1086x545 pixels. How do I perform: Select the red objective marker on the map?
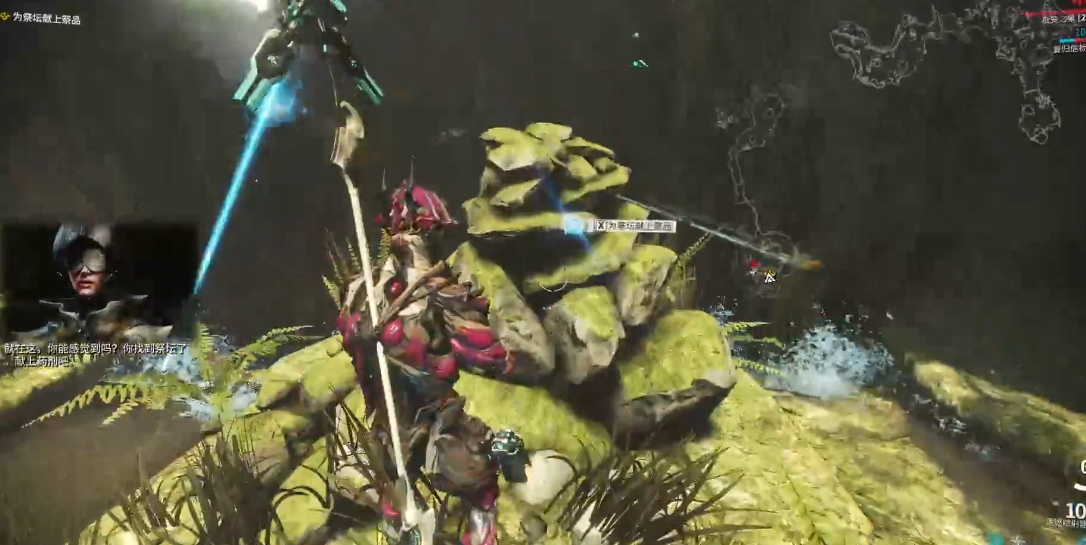754,266
